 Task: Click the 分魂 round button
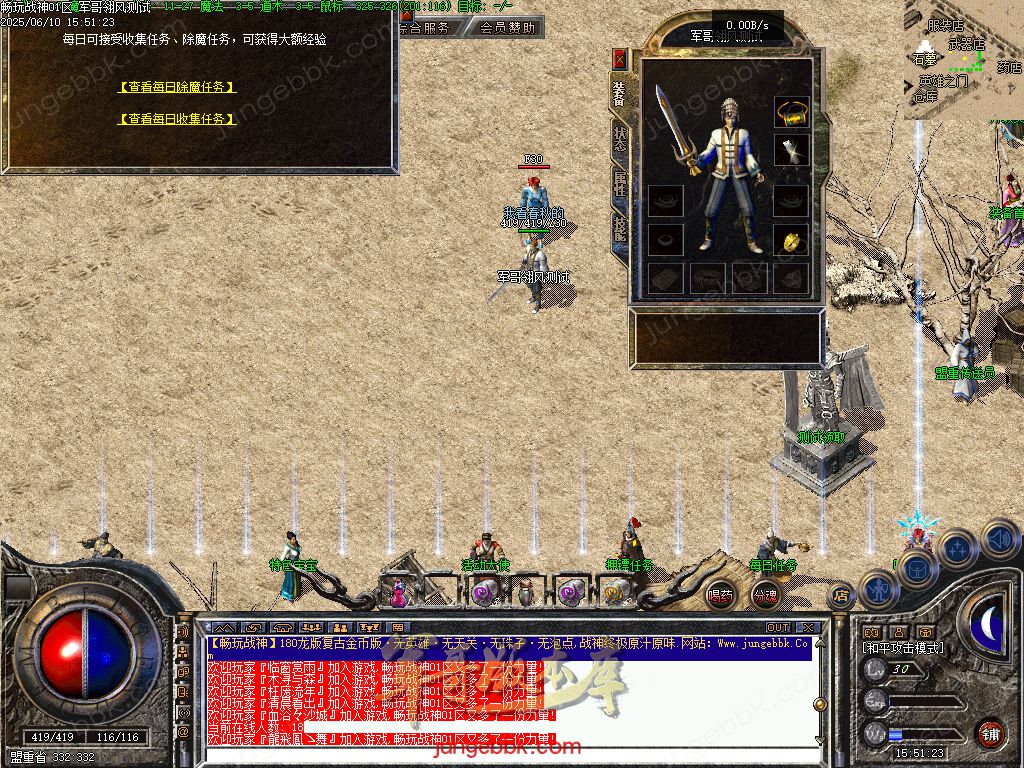[x=765, y=595]
